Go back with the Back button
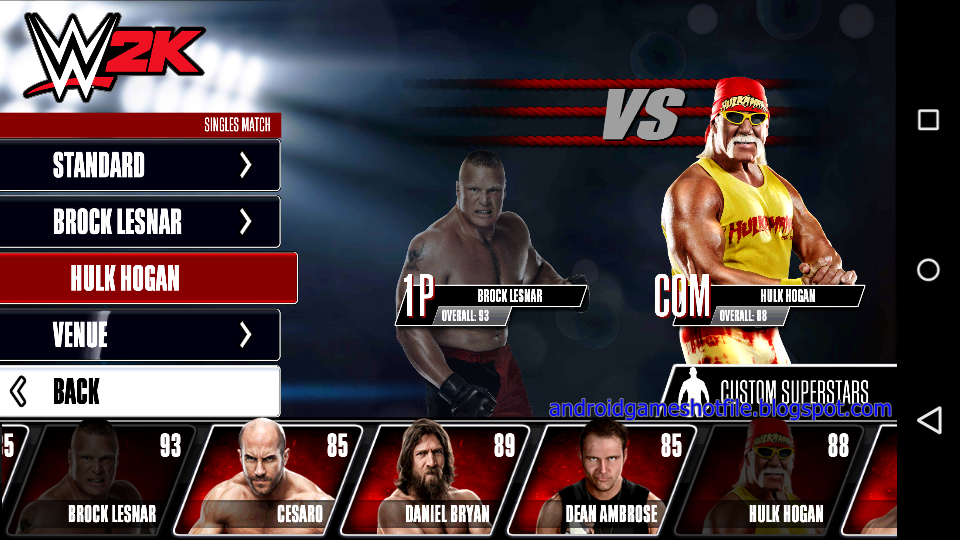The height and width of the screenshot is (540, 960). click(x=140, y=391)
